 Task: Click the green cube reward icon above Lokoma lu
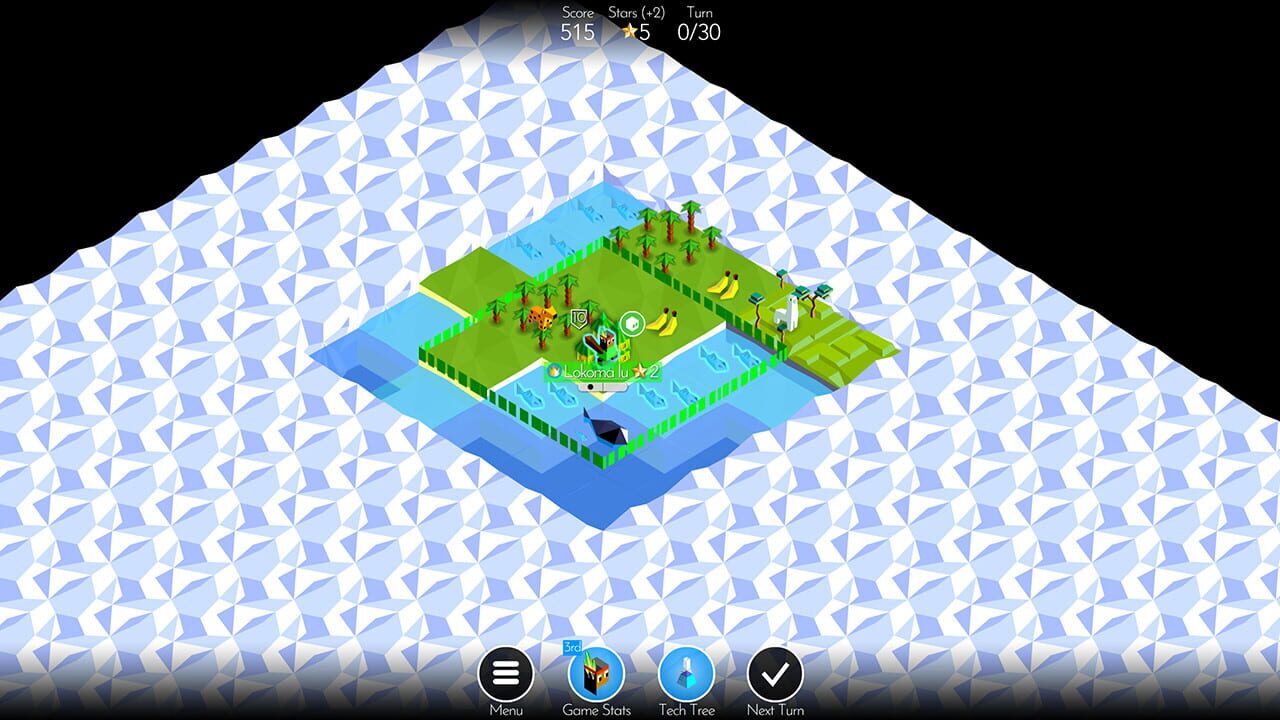click(632, 321)
